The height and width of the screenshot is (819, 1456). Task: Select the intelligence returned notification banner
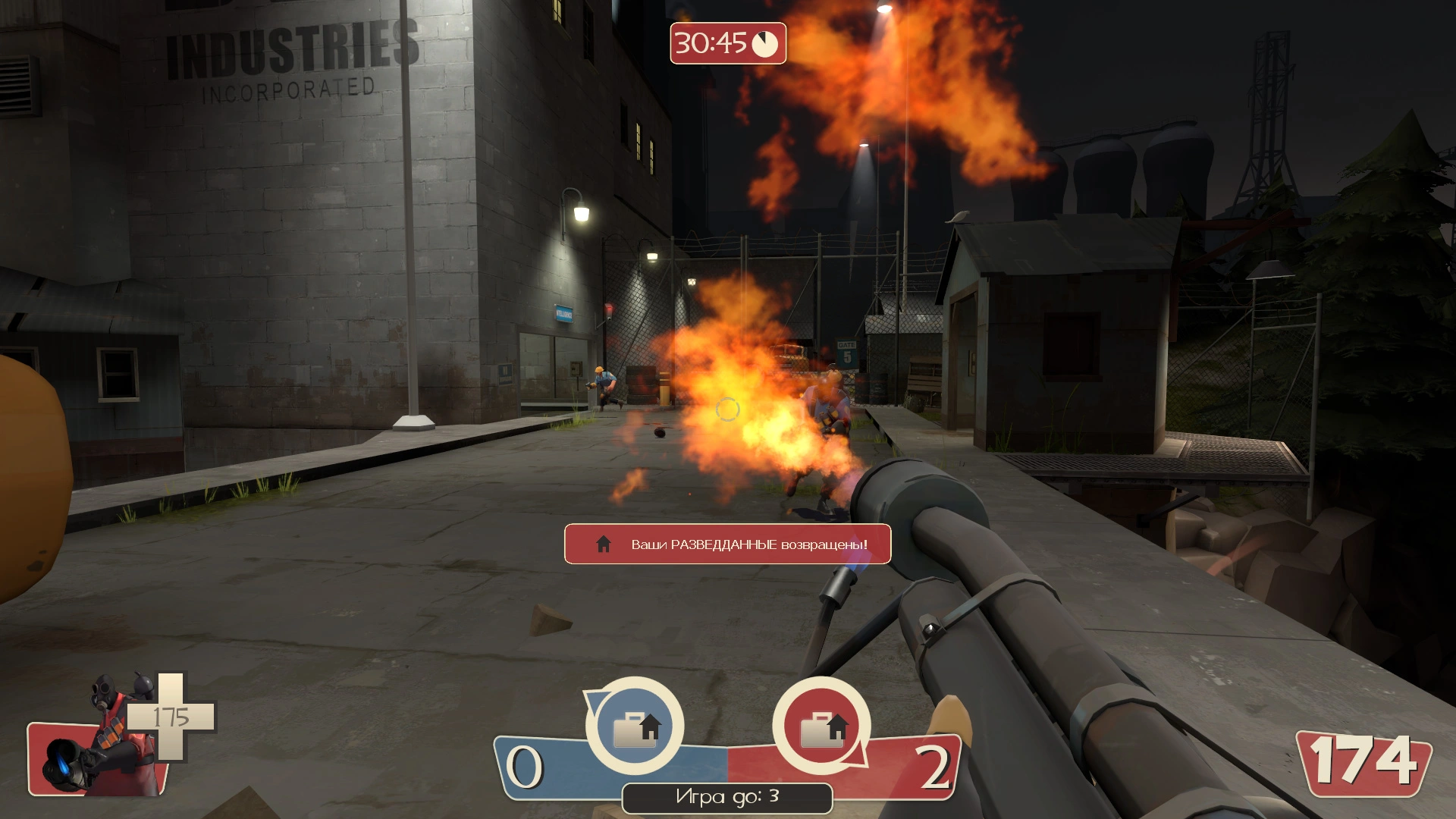727,544
